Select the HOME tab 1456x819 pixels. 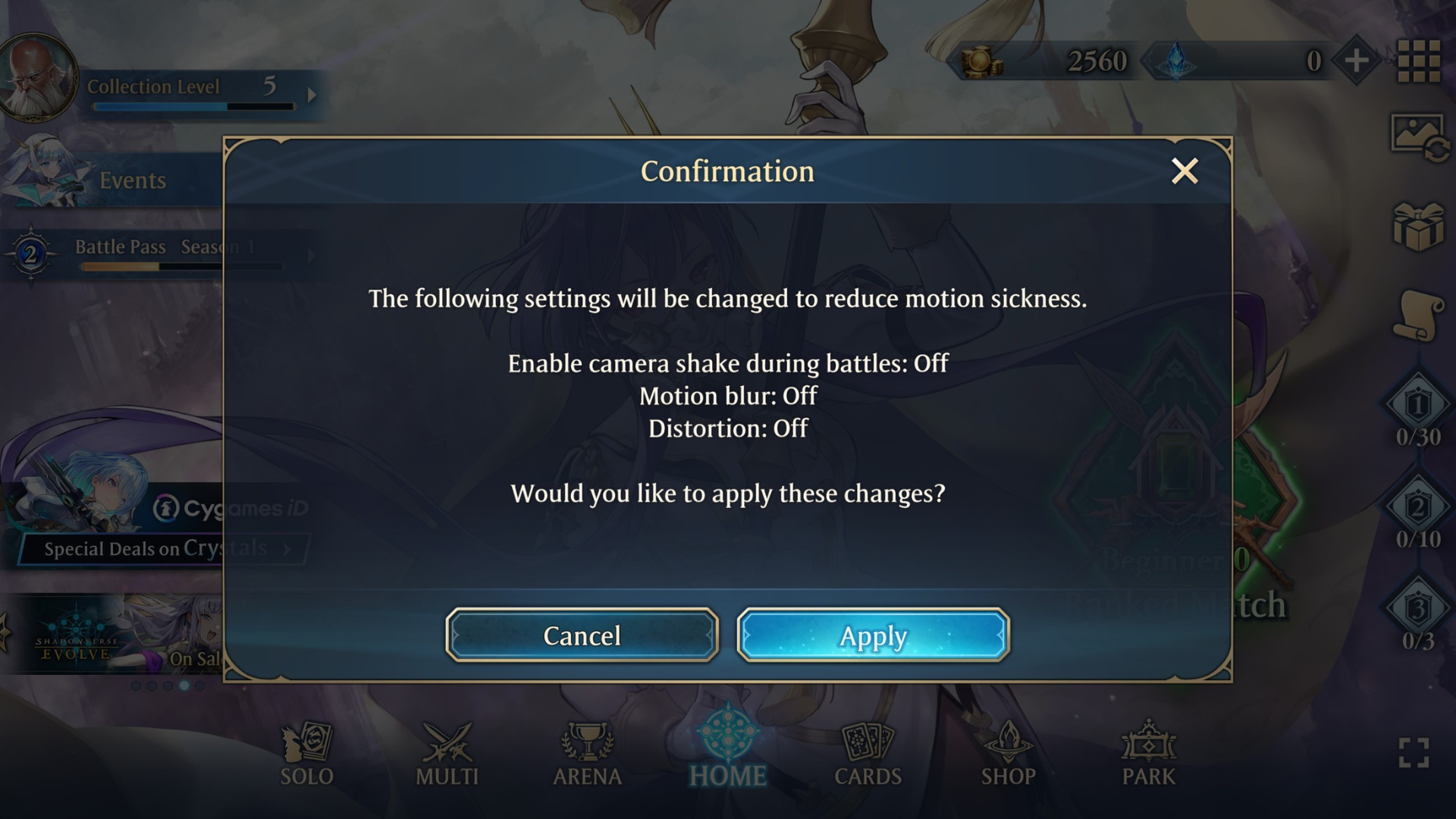click(x=729, y=747)
